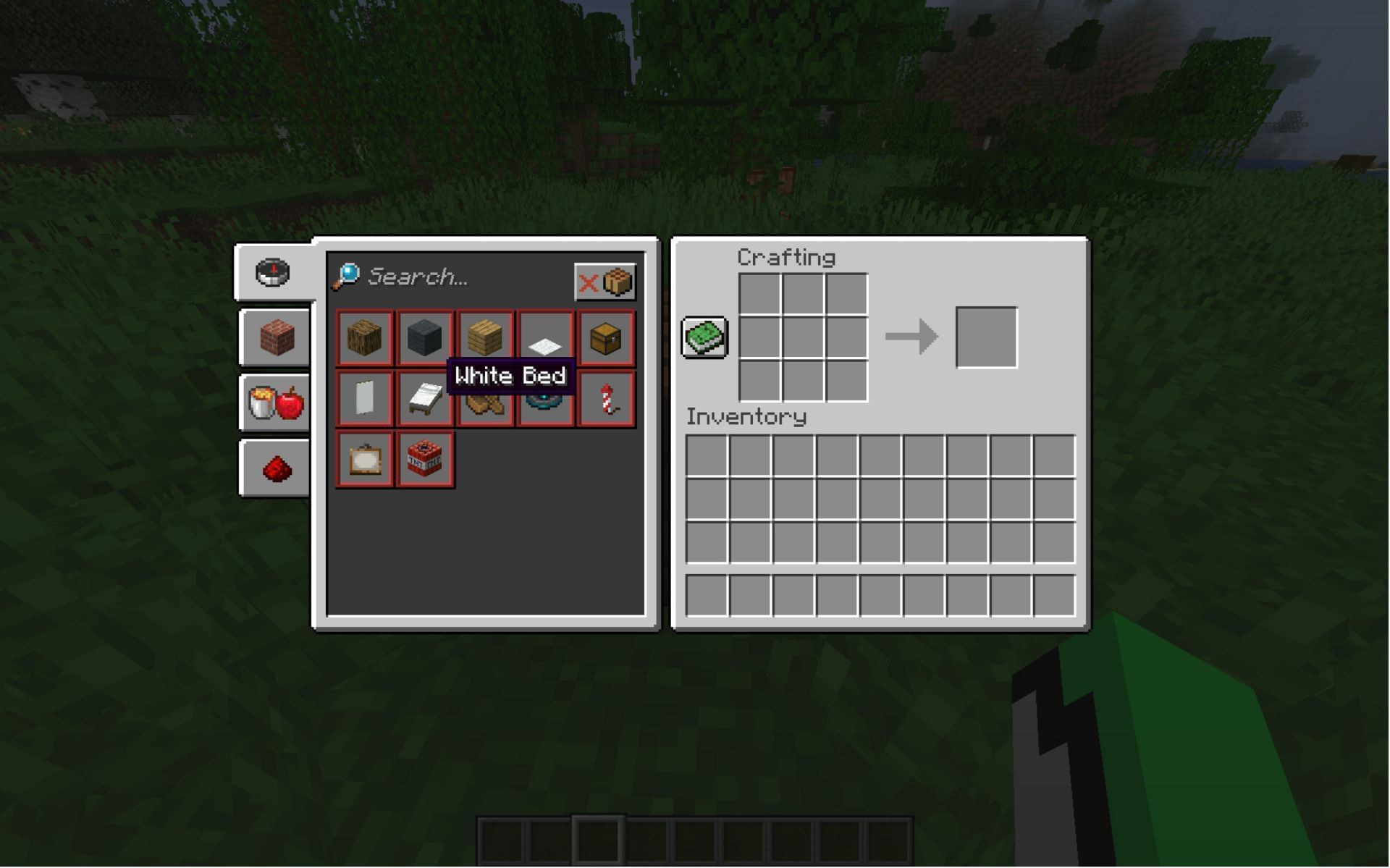Select the white banner recipe
The image size is (1390, 868).
[364, 397]
